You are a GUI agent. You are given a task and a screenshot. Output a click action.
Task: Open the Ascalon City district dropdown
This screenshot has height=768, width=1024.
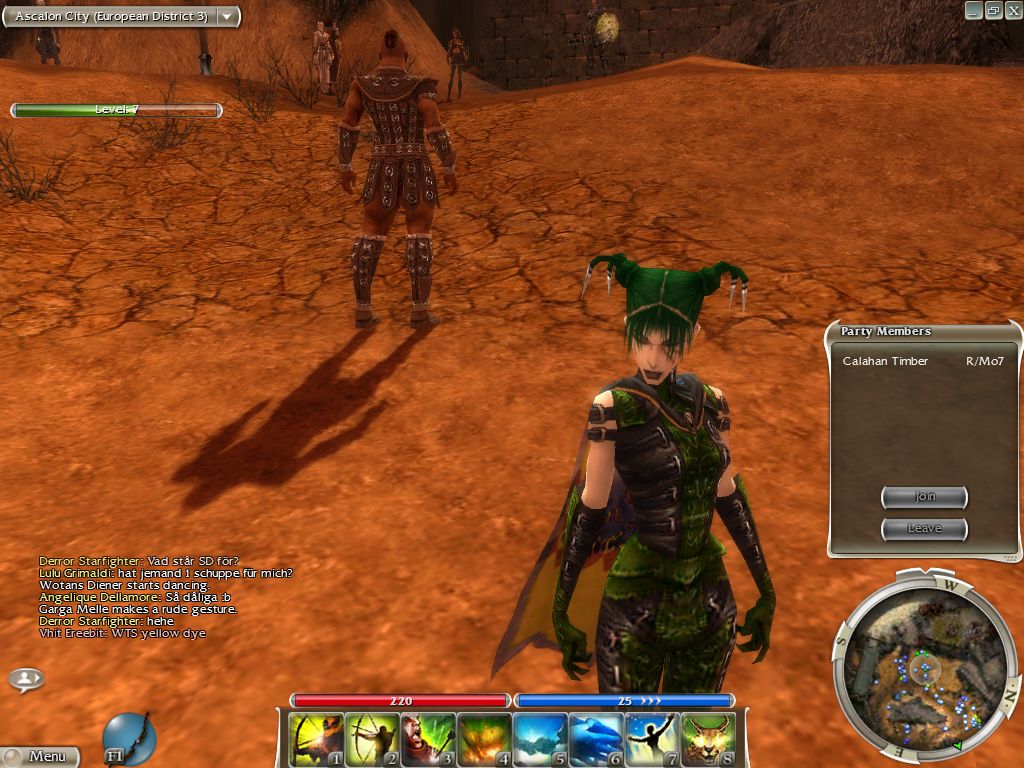tap(228, 16)
